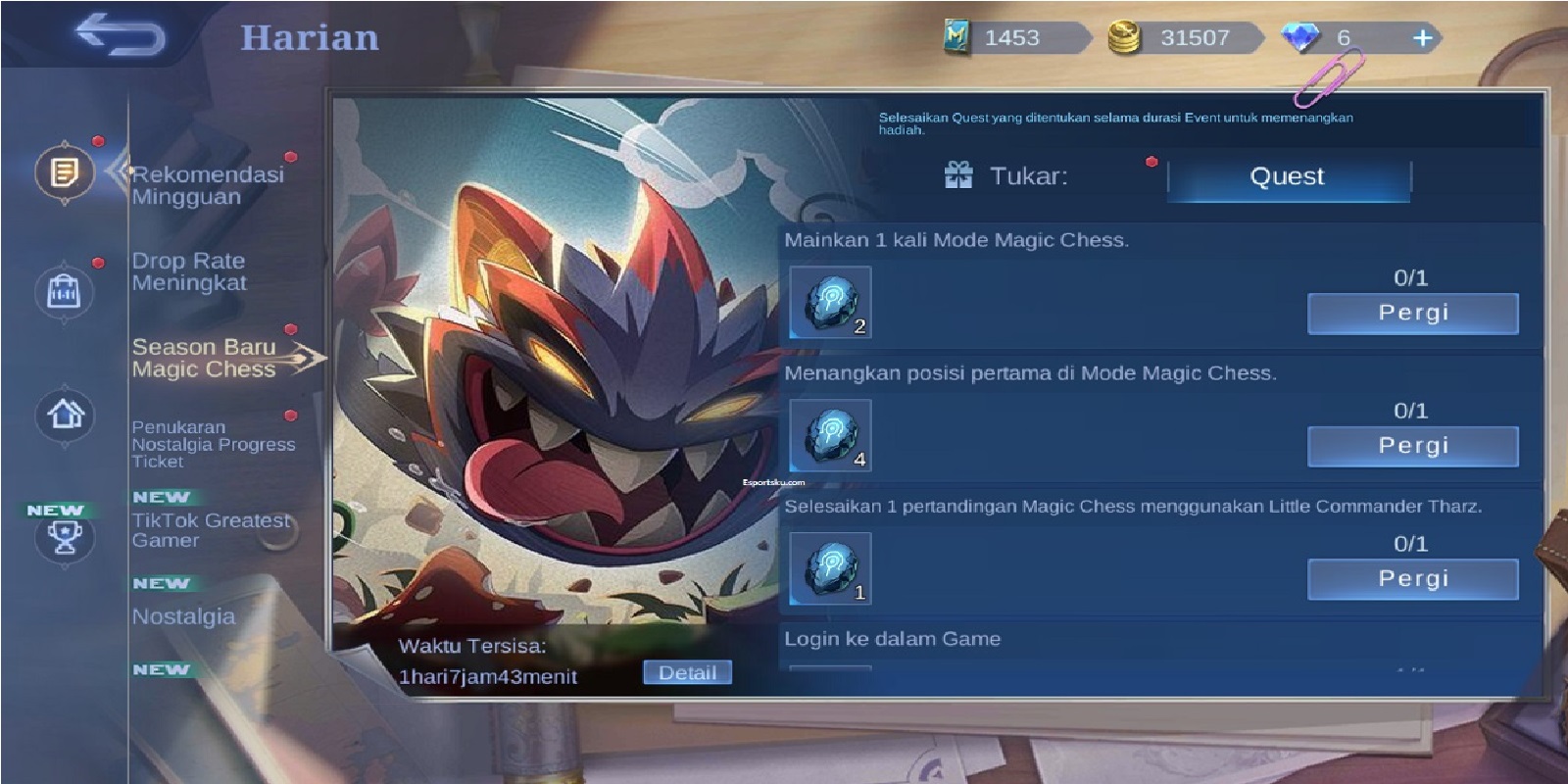Open the Nostalgia menu entry

(184, 617)
